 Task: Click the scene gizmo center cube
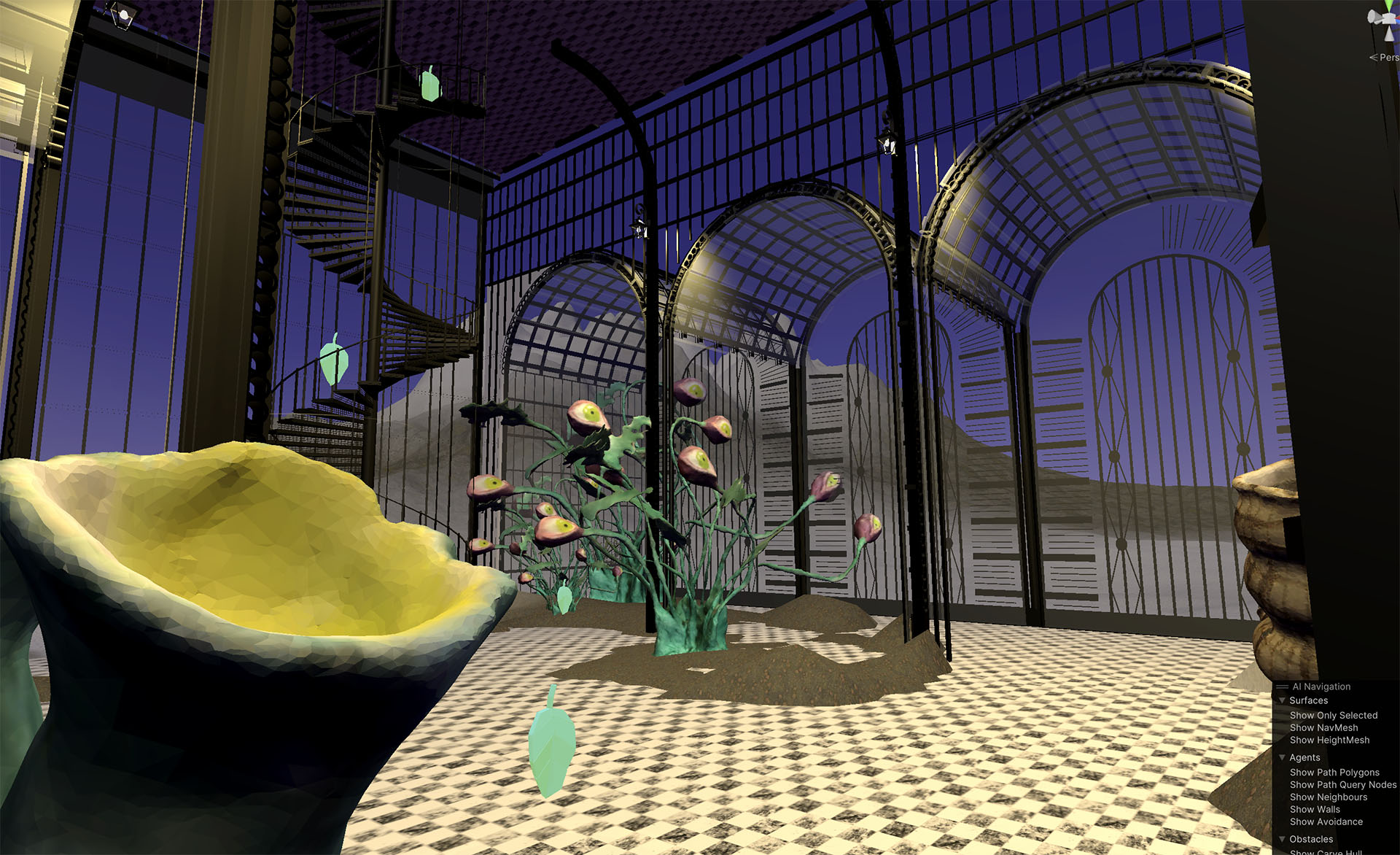click(x=1390, y=18)
